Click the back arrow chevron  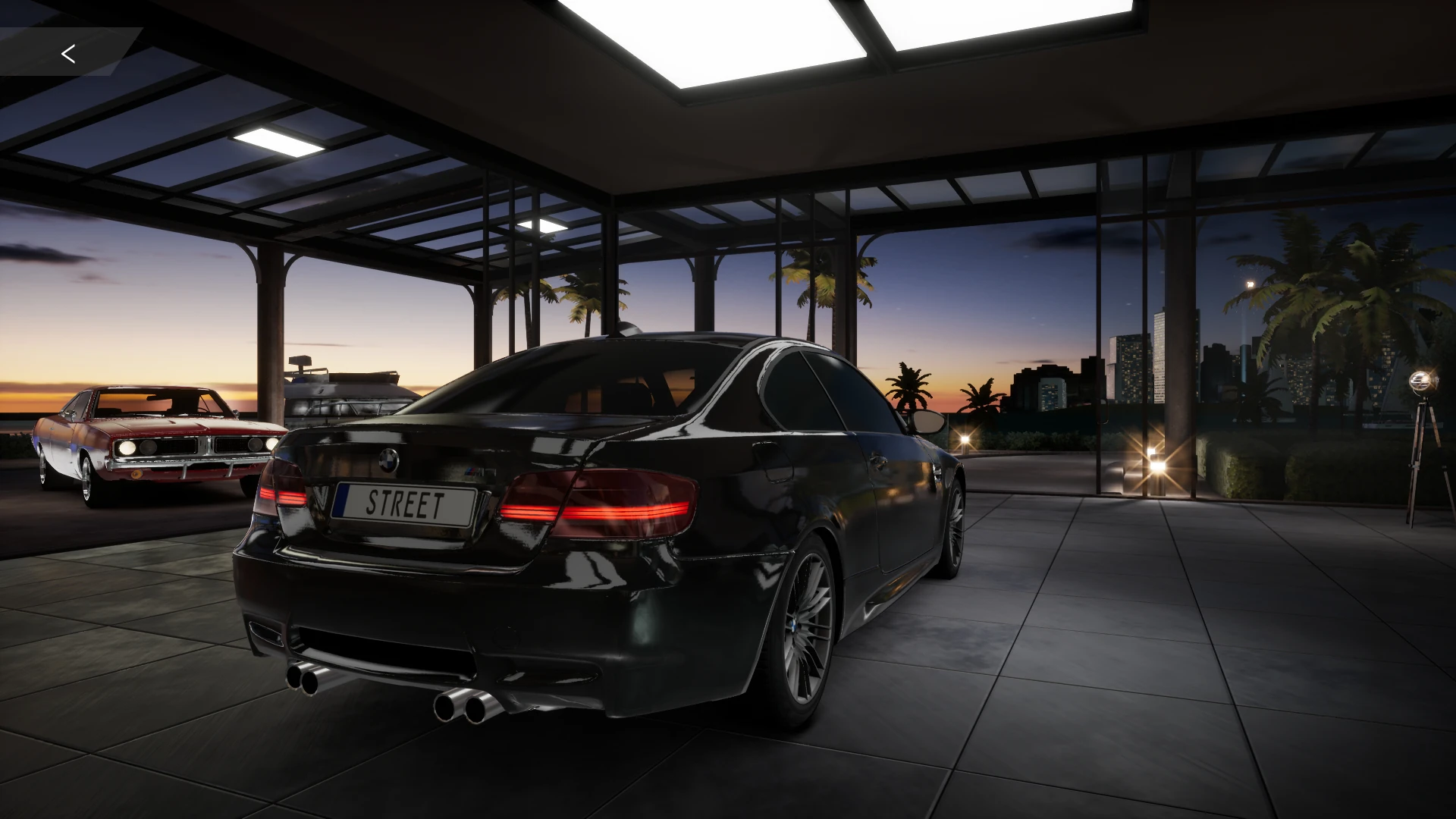(69, 53)
